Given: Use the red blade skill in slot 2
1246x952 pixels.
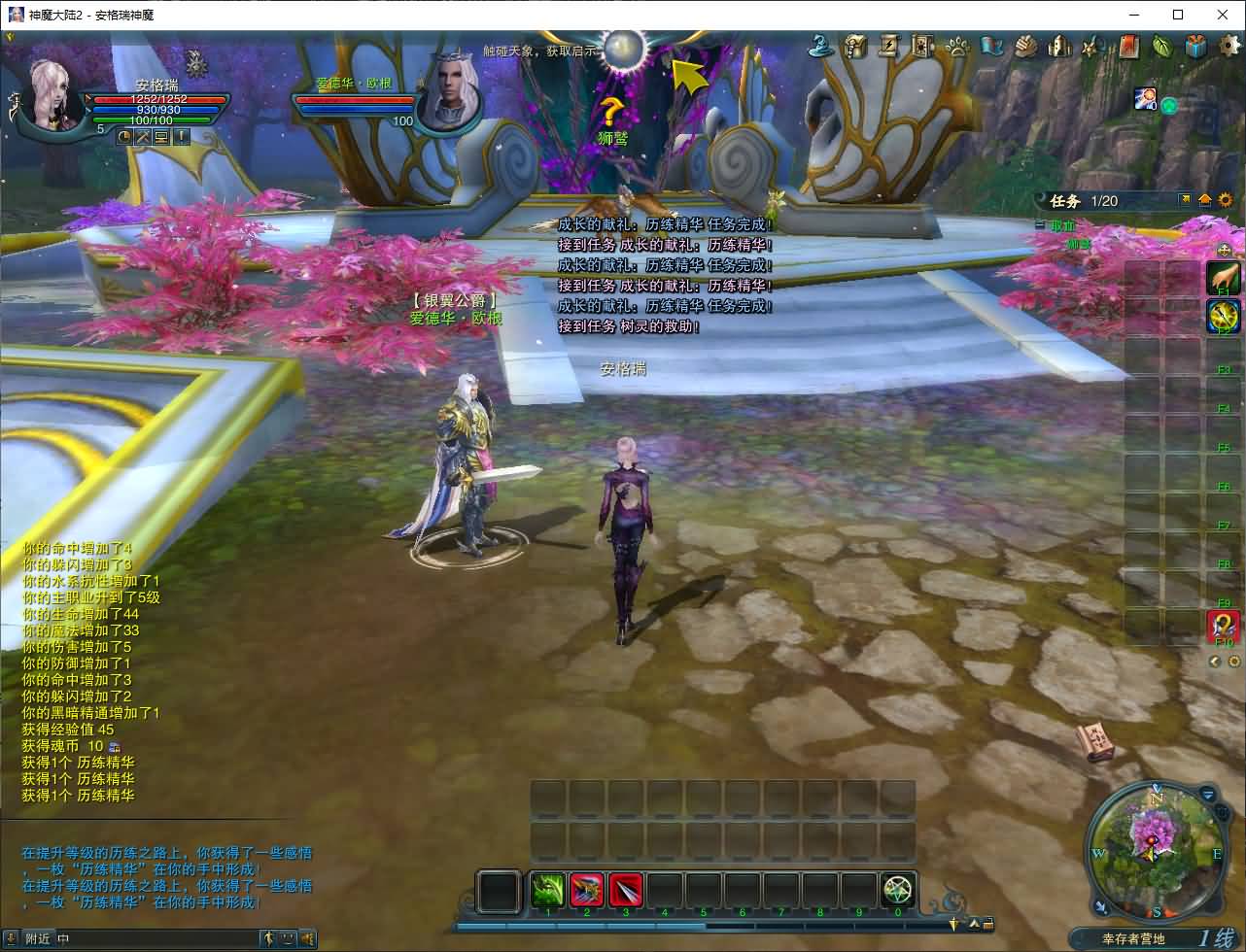Looking at the screenshot, I should click(587, 890).
